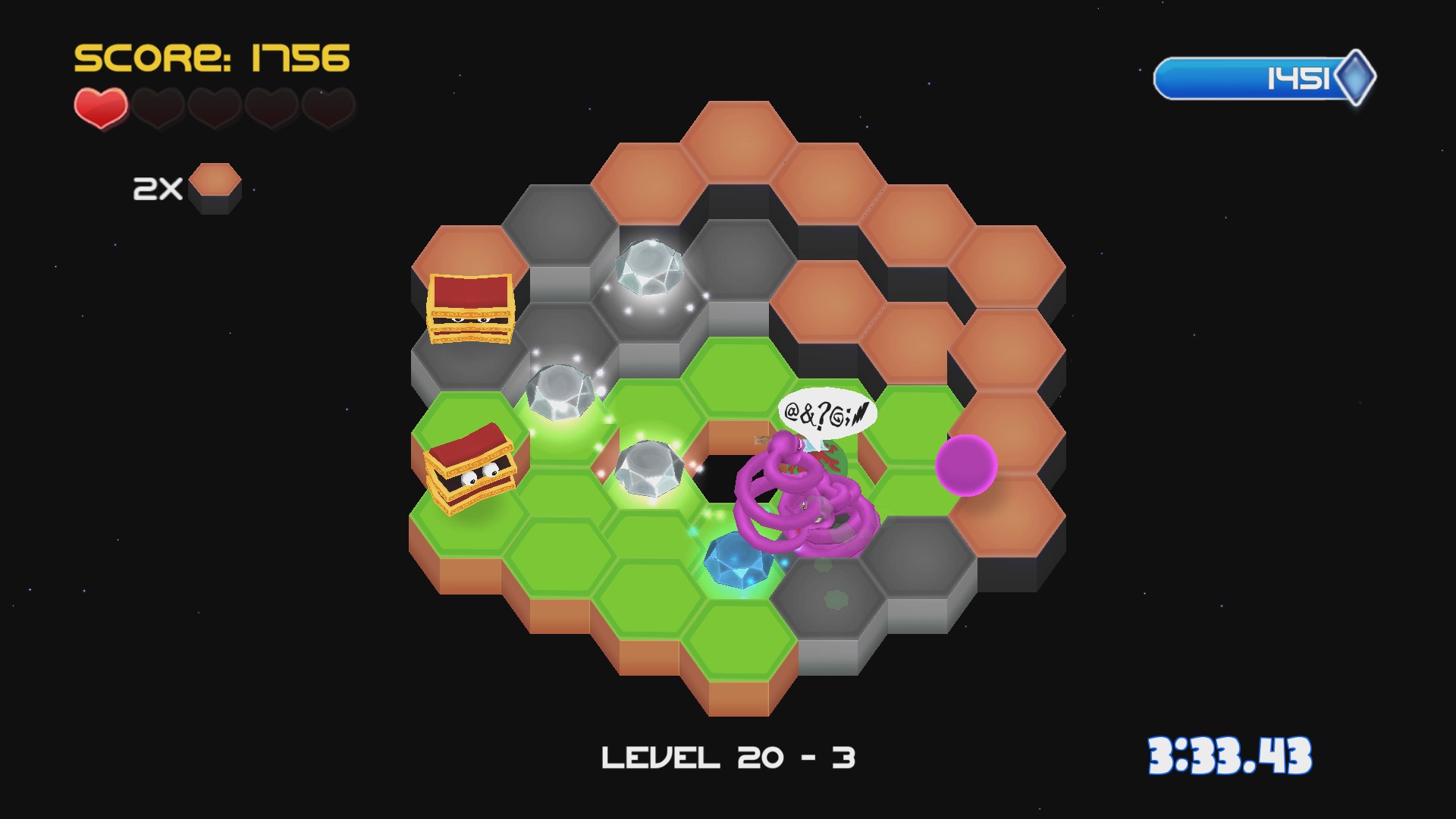
Task: Select the gem icon beside the counter
Action: click(1358, 76)
